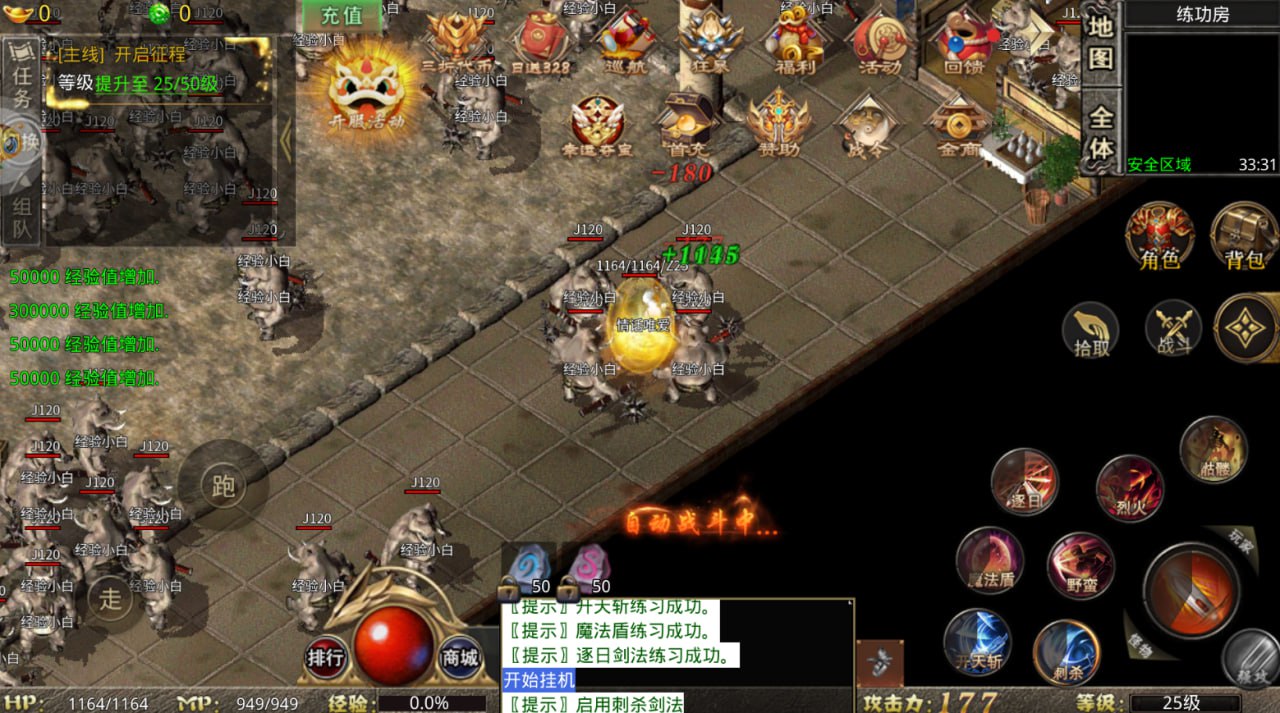
Task: Activate the 烈火 fire skill
Action: [1130, 487]
